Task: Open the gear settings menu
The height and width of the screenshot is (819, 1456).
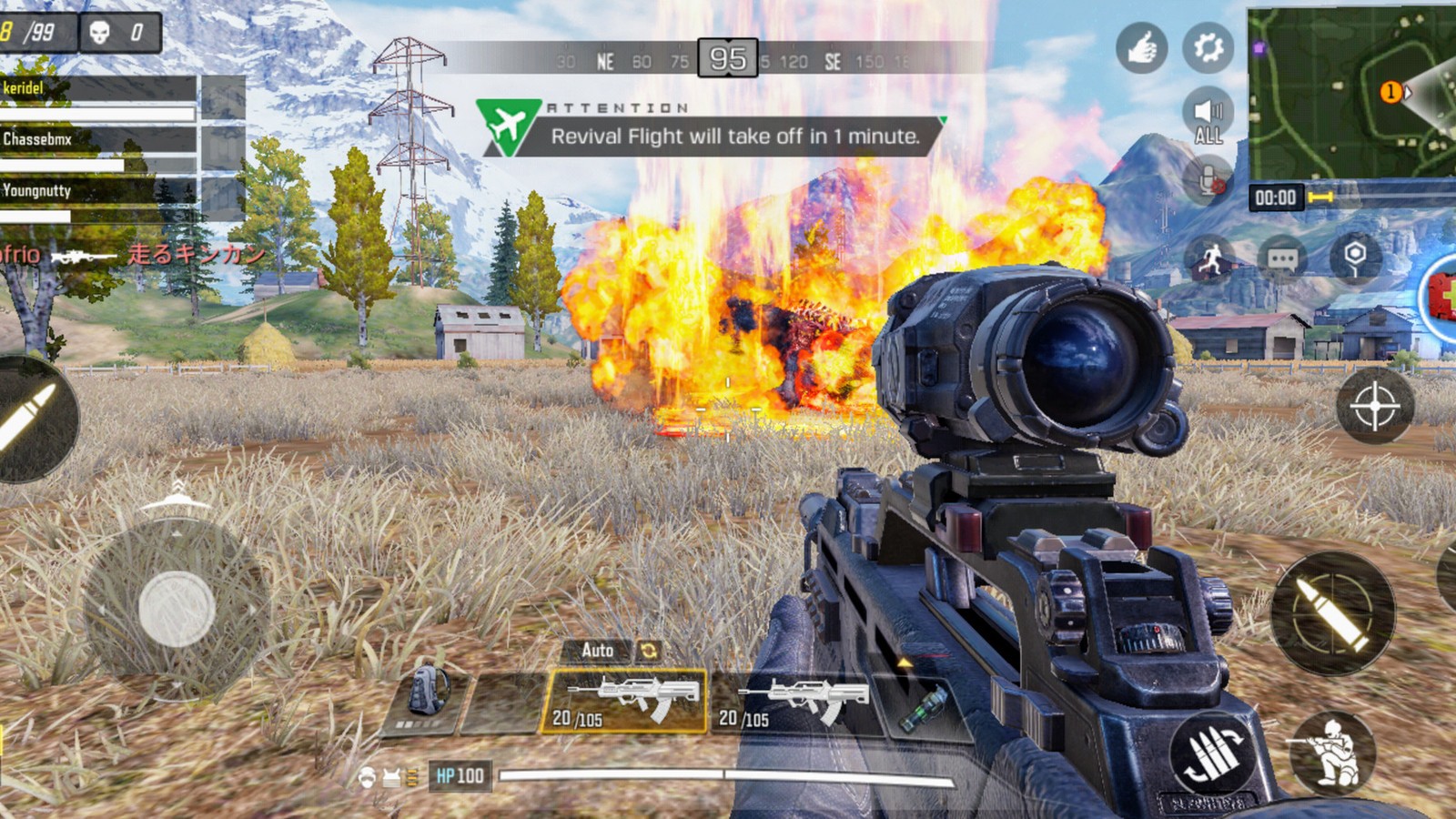Action: pos(1208,47)
